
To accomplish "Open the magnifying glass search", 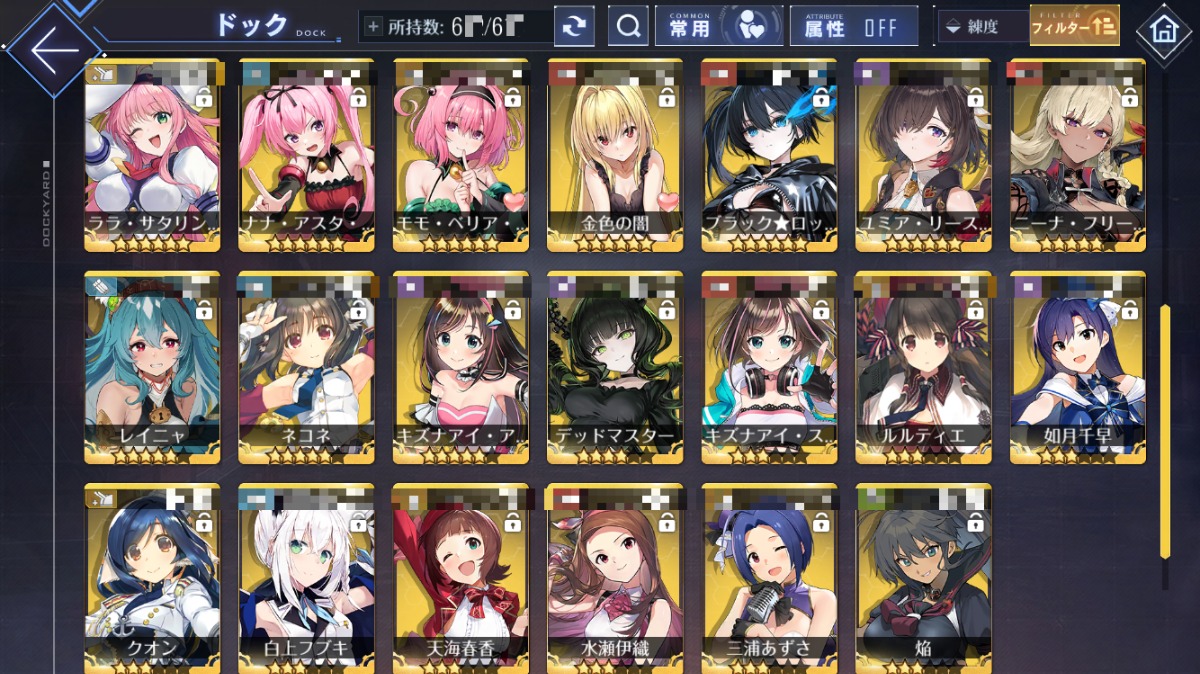I will (628, 27).
